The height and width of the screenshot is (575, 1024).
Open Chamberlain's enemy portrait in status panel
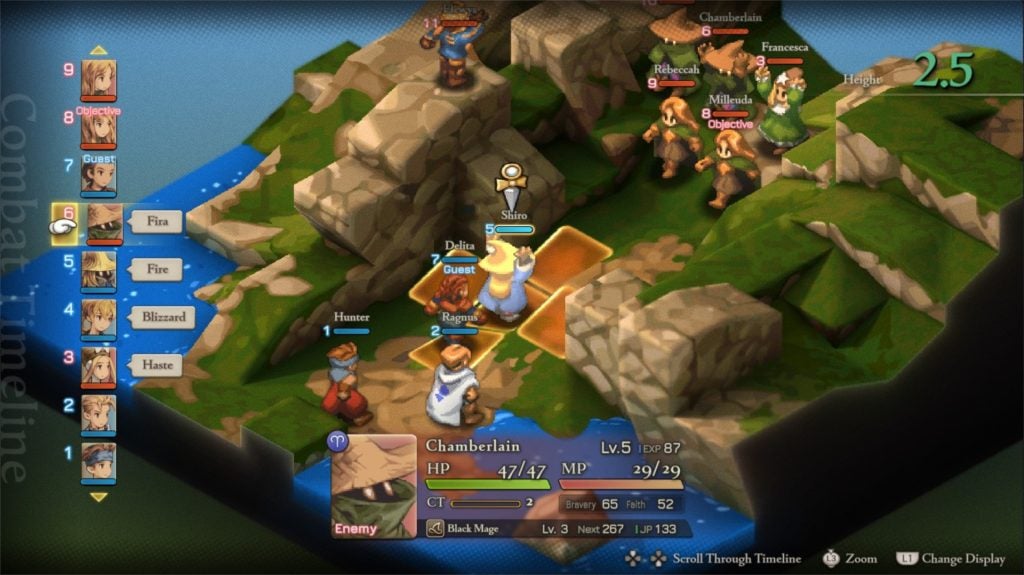[374, 487]
